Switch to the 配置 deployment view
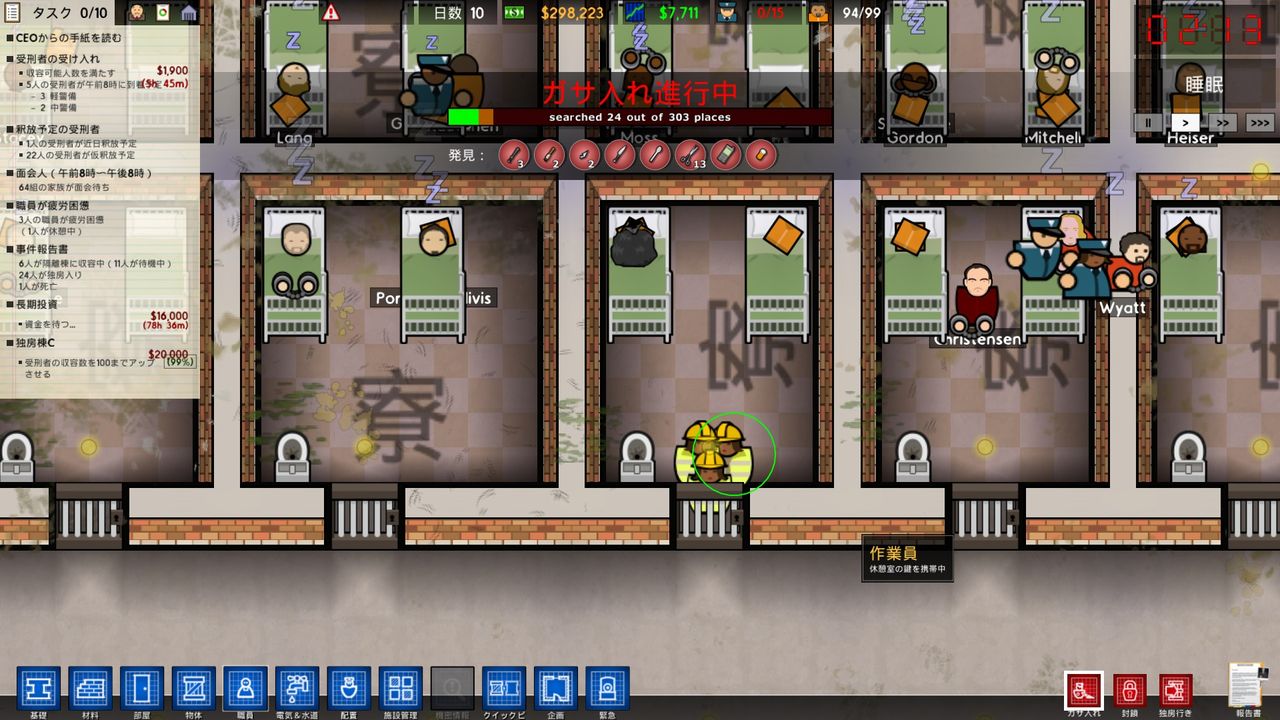Image resolution: width=1280 pixels, height=720 pixels. click(x=349, y=690)
